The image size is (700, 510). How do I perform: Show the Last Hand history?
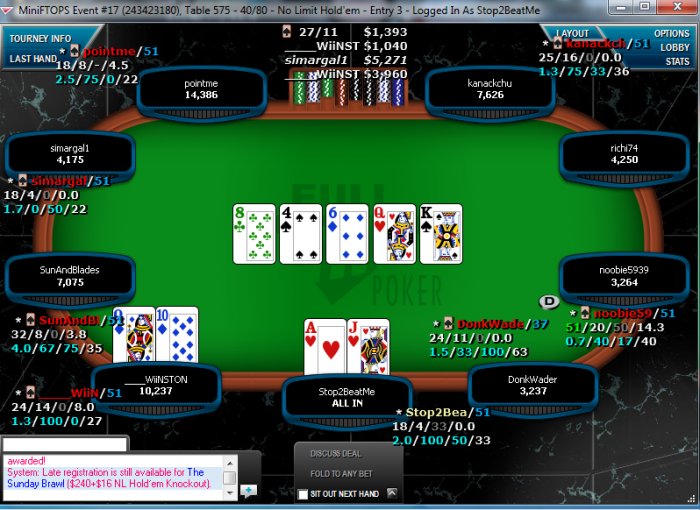(x=33, y=58)
